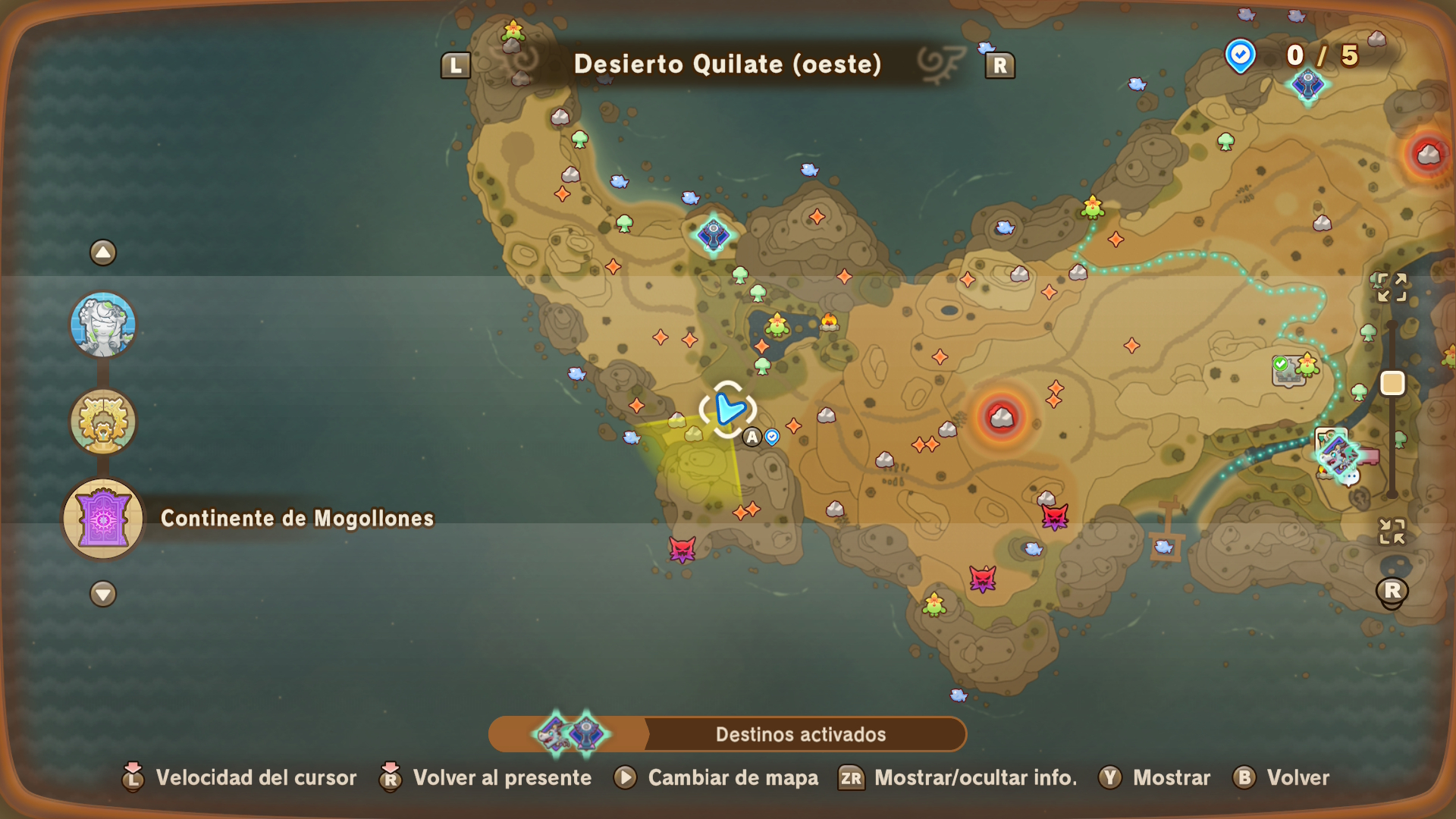Screen dimensions: 1456x819
Task: Click the inward arrows zoom-out icon
Action: tap(1392, 531)
